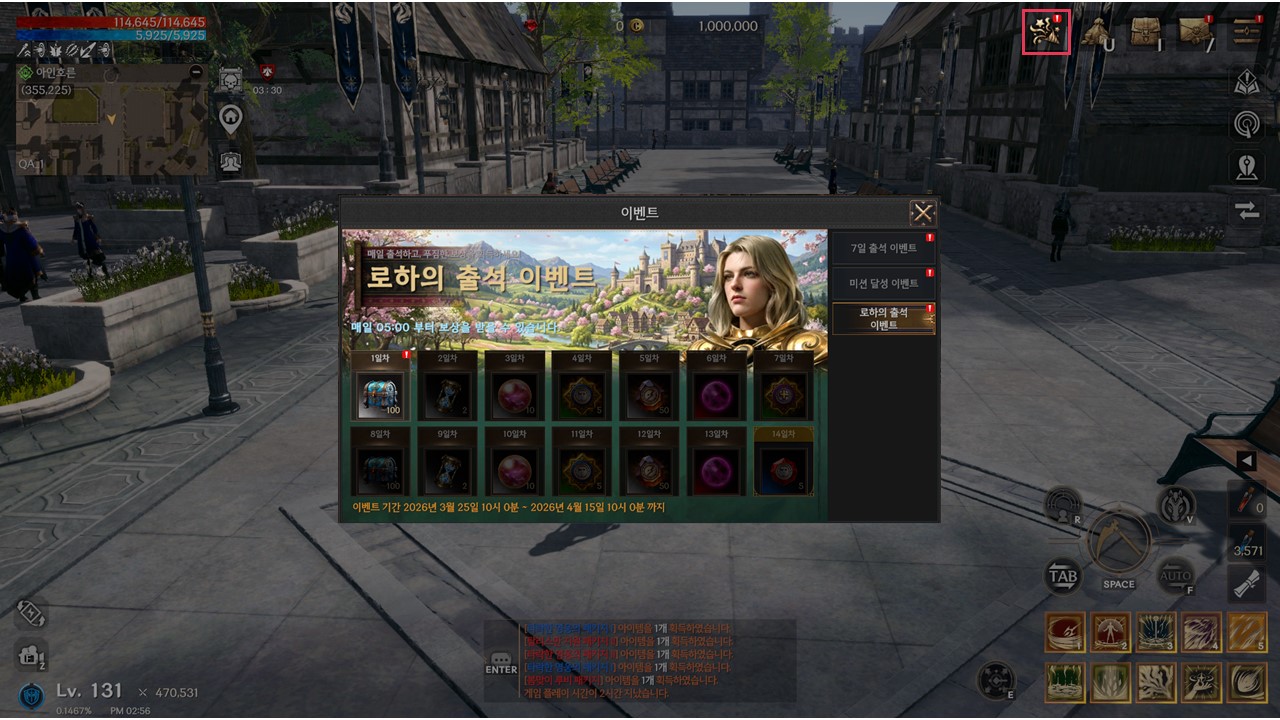The width and height of the screenshot is (1280, 720).
Task: Close the 이벤트 event window
Action: [x=922, y=213]
